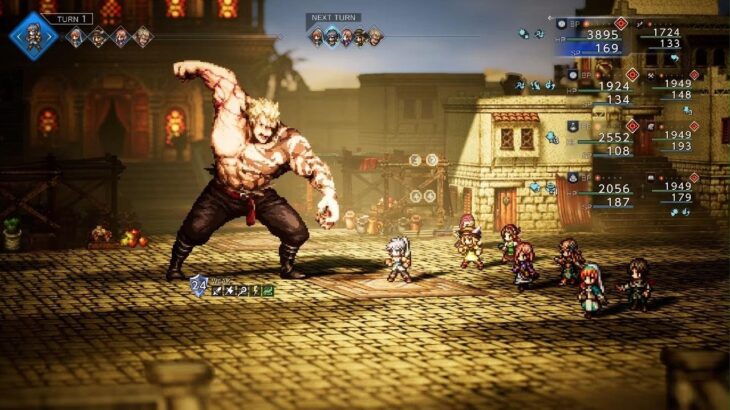
Task: Inspect the spear weakness icon
Action: 229,291
